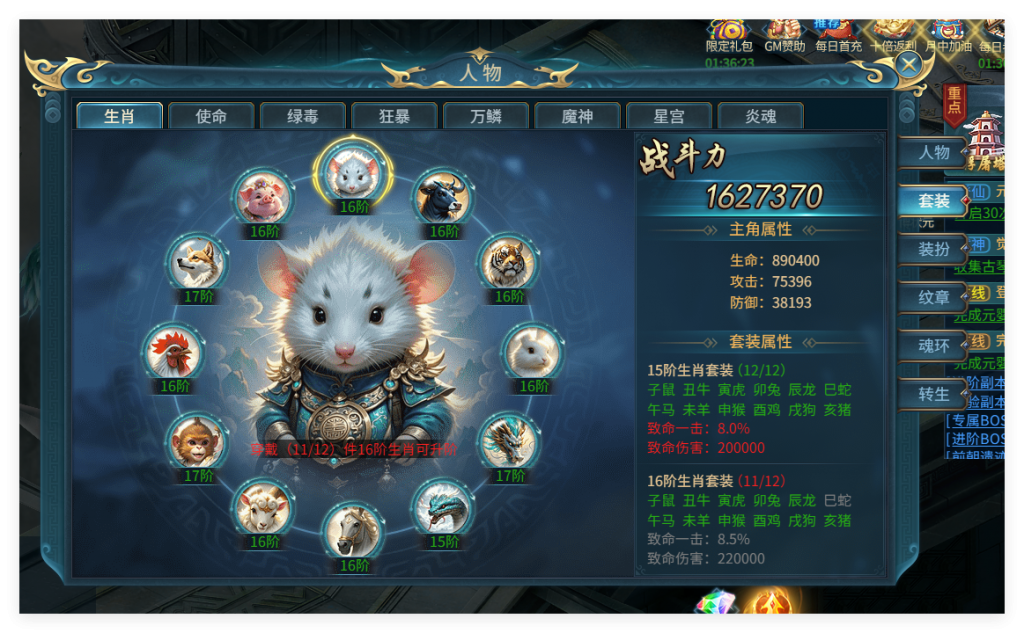Open the 人物 side menu
Viewport: 1024px width, 633px height.
pos(933,153)
